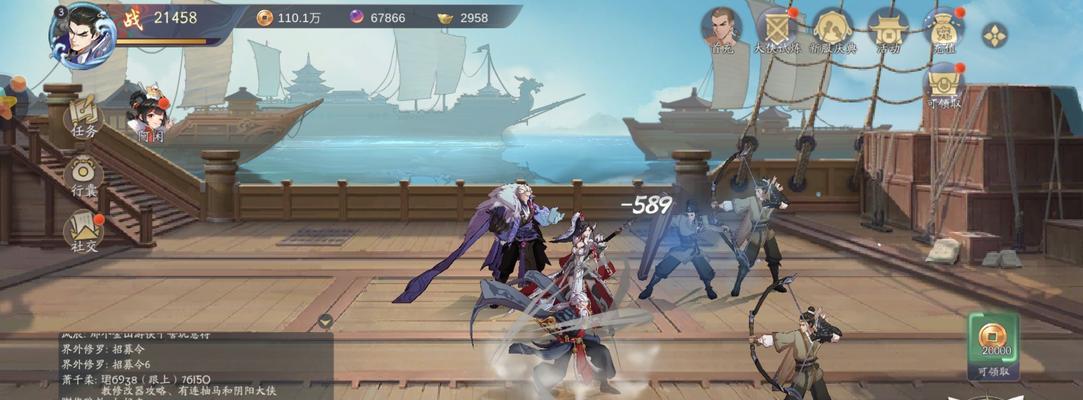This screenshot has width=1083, height=400.
Task: Collapse the chat panel with arrow button
Action: [x=325, y=321]
